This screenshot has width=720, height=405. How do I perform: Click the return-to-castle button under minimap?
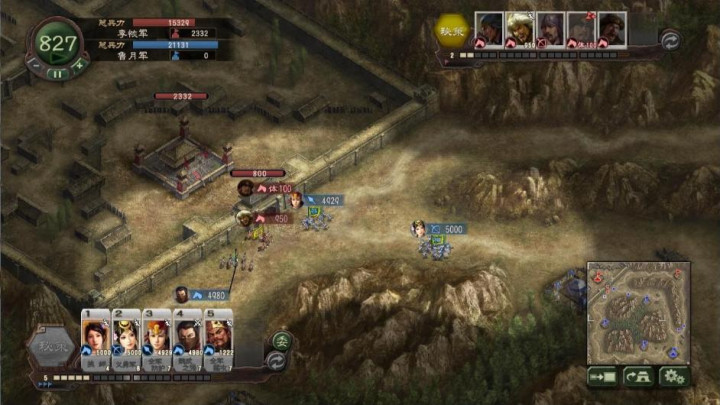point(638,377)
